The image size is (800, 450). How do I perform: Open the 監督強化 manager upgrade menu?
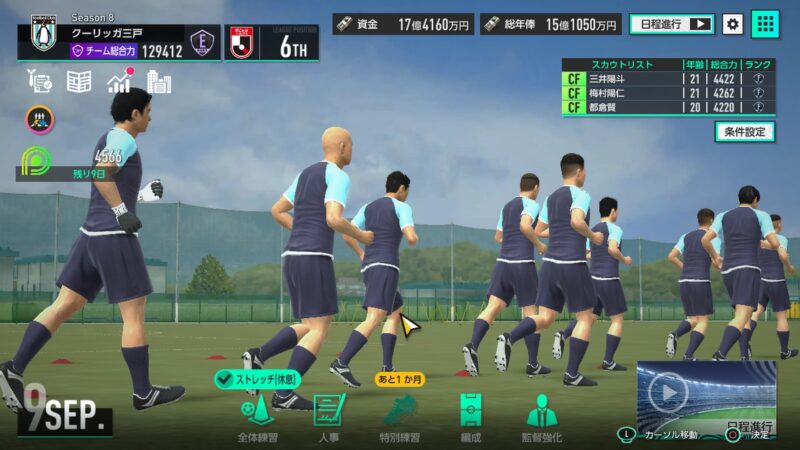542,415
